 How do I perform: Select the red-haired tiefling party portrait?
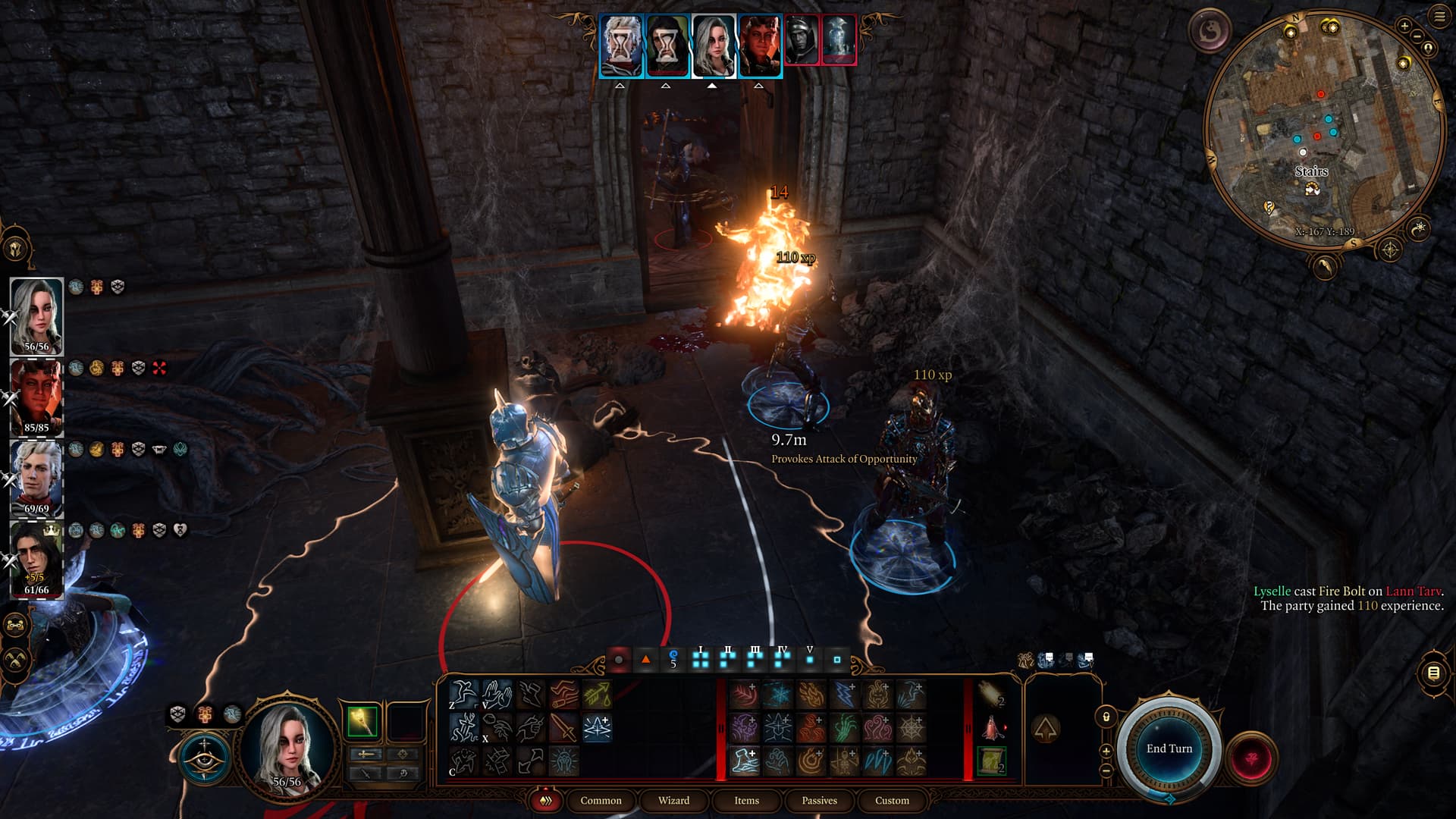36,397
